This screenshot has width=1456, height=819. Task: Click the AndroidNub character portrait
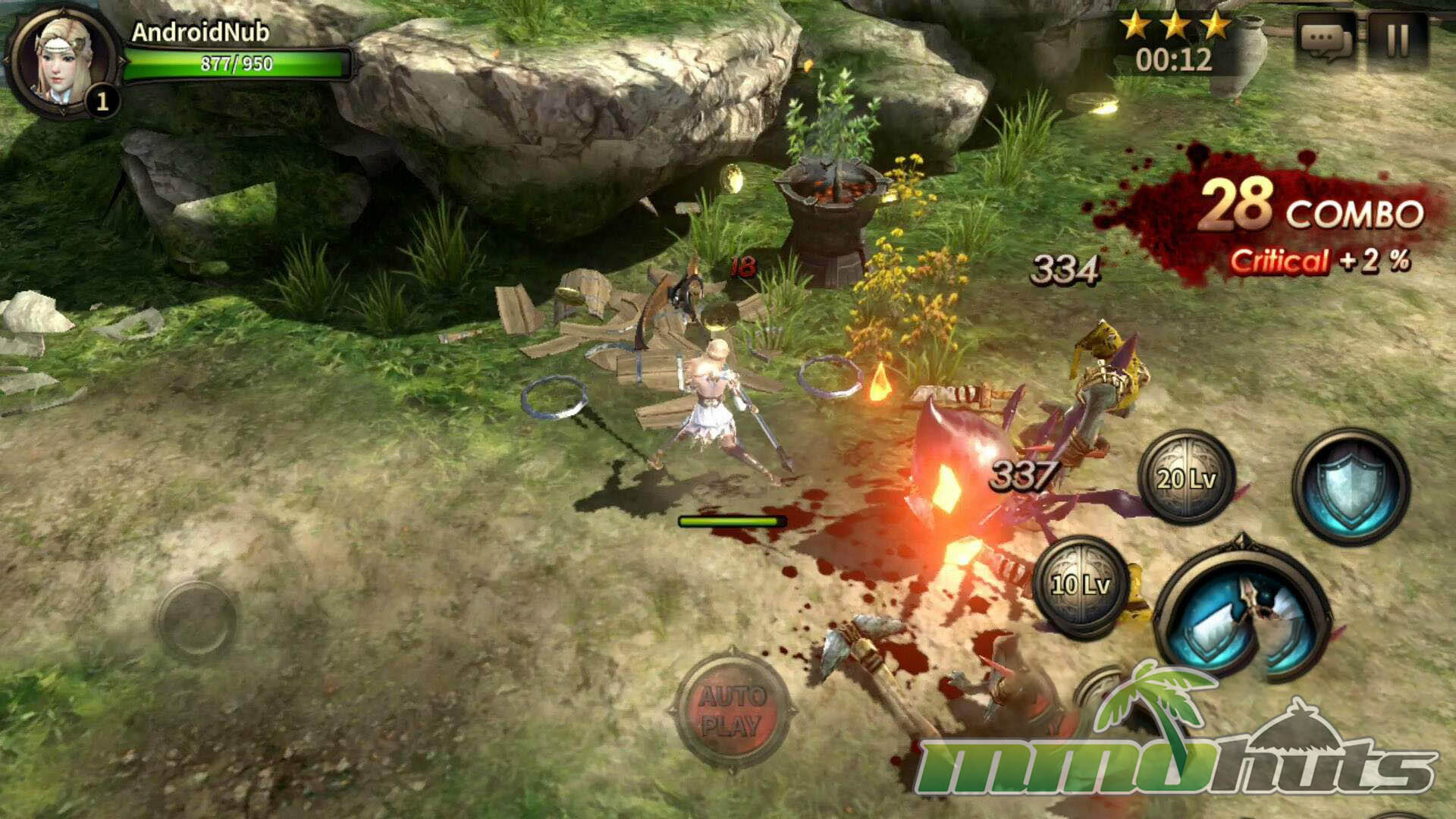point(64,59)
